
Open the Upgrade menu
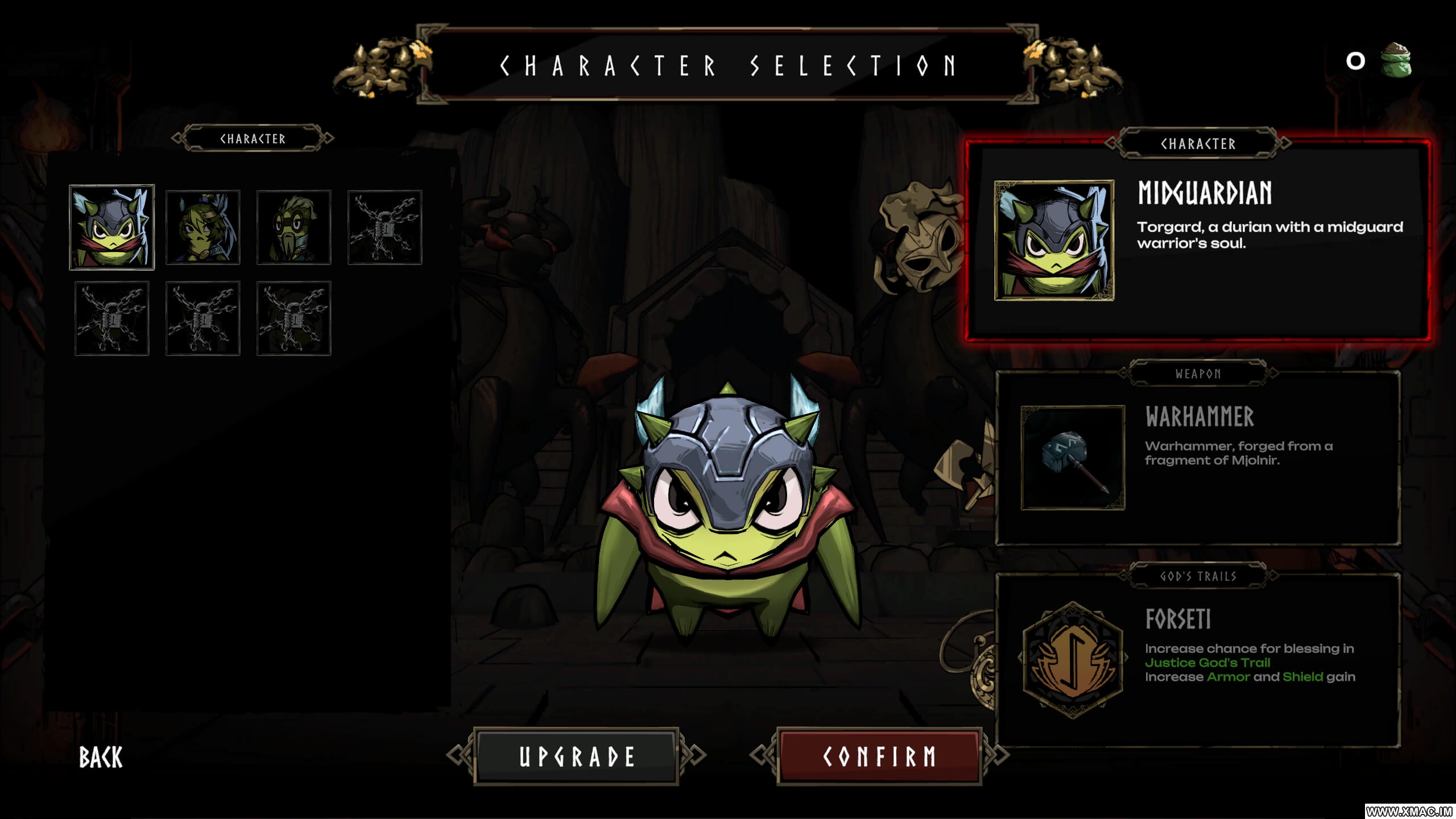click(576, 756)
